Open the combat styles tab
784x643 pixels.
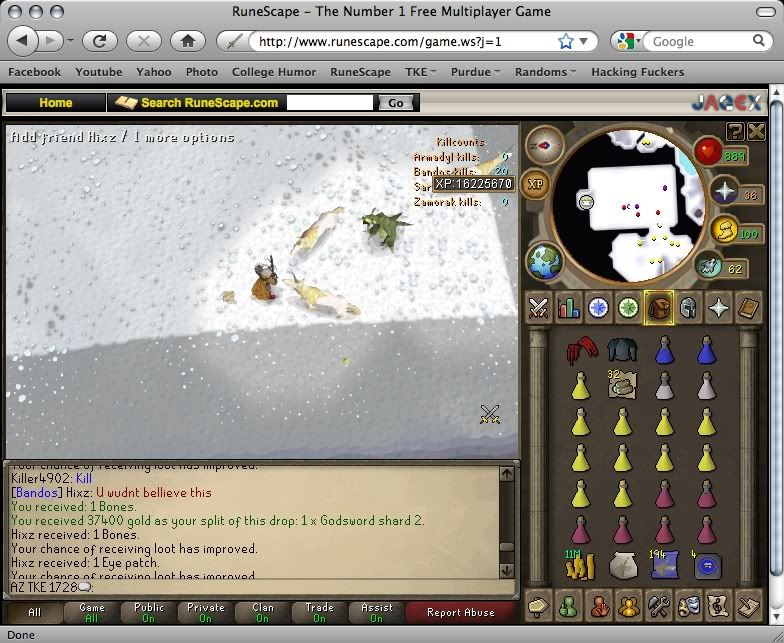[539, 308]
